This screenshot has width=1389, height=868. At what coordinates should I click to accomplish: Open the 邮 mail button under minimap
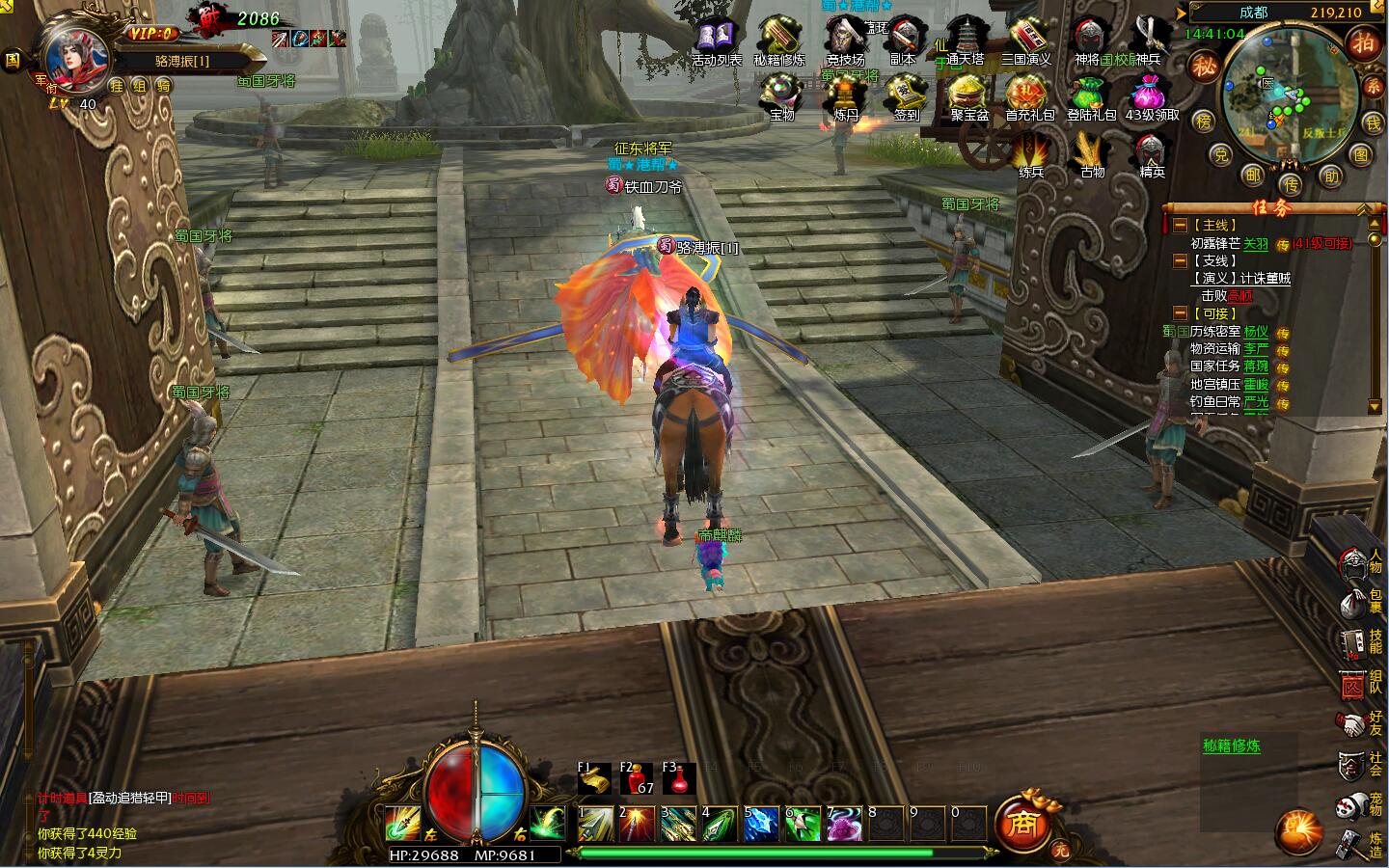[x=1253, y=175]
